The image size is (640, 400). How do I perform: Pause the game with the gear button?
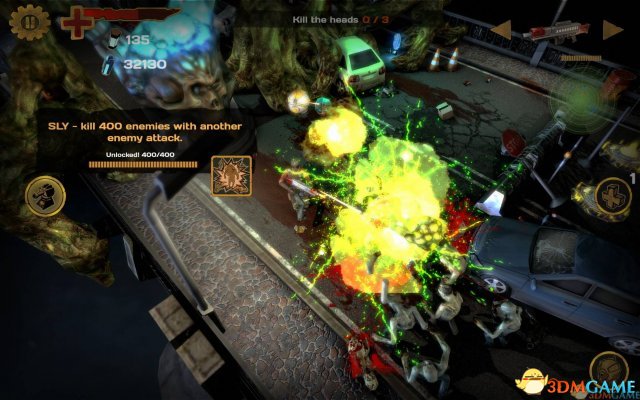[30, 21]
